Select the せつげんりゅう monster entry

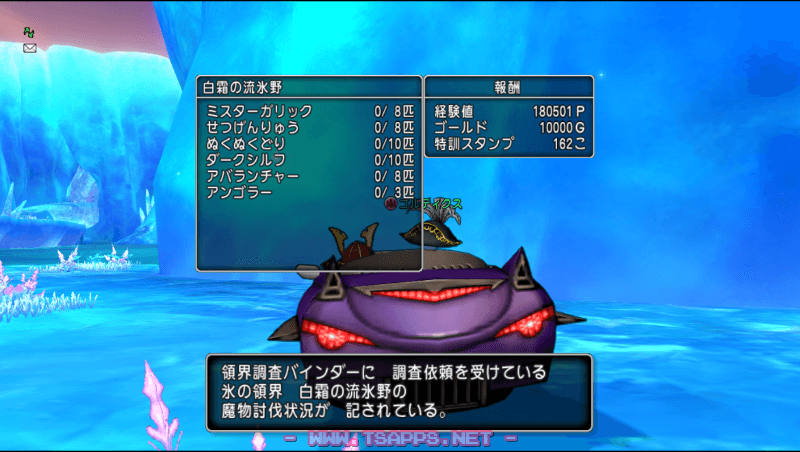(x=308, y=127)
